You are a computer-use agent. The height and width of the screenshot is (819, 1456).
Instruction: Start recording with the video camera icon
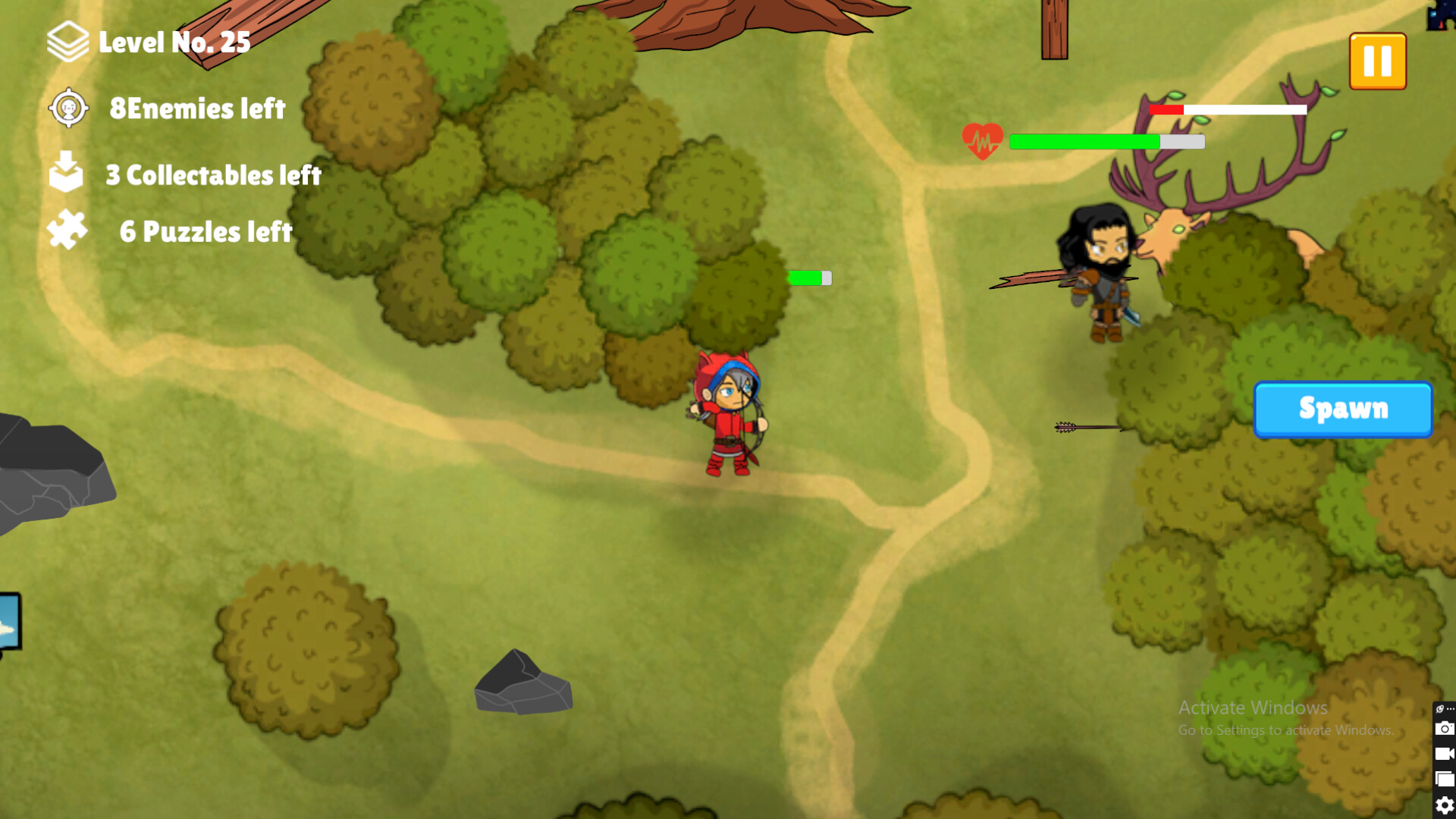pyautogui.click(x=1445, y=753)
